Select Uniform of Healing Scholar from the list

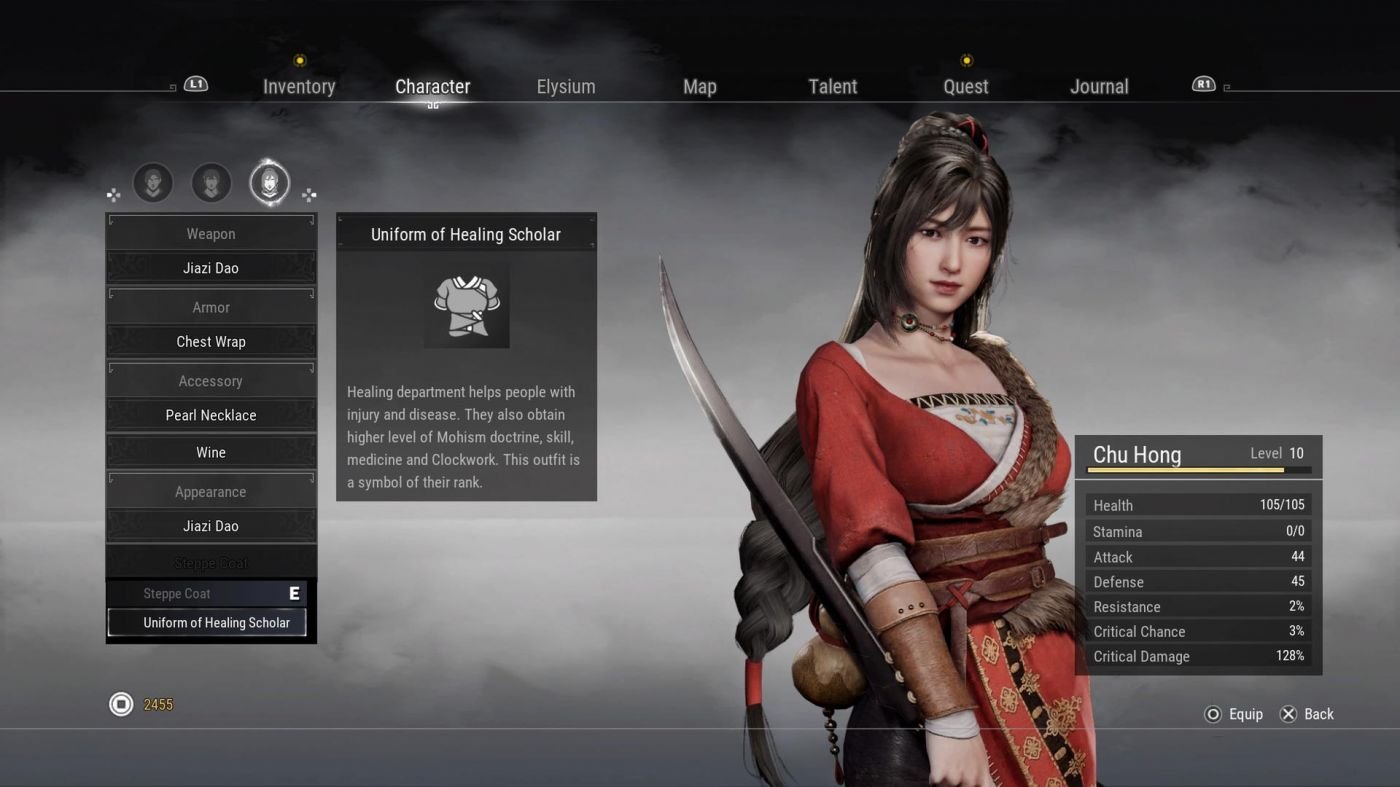pyautogui.click(x=209, y=622)
